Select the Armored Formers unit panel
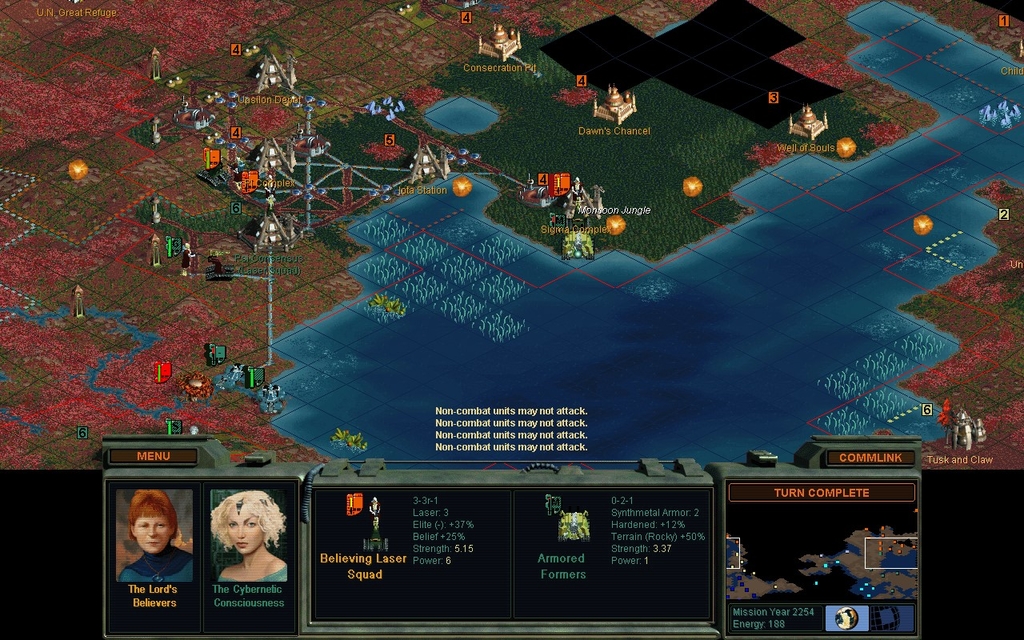The height and width of the screenshot is (640, 1024). tap(612, 553)
